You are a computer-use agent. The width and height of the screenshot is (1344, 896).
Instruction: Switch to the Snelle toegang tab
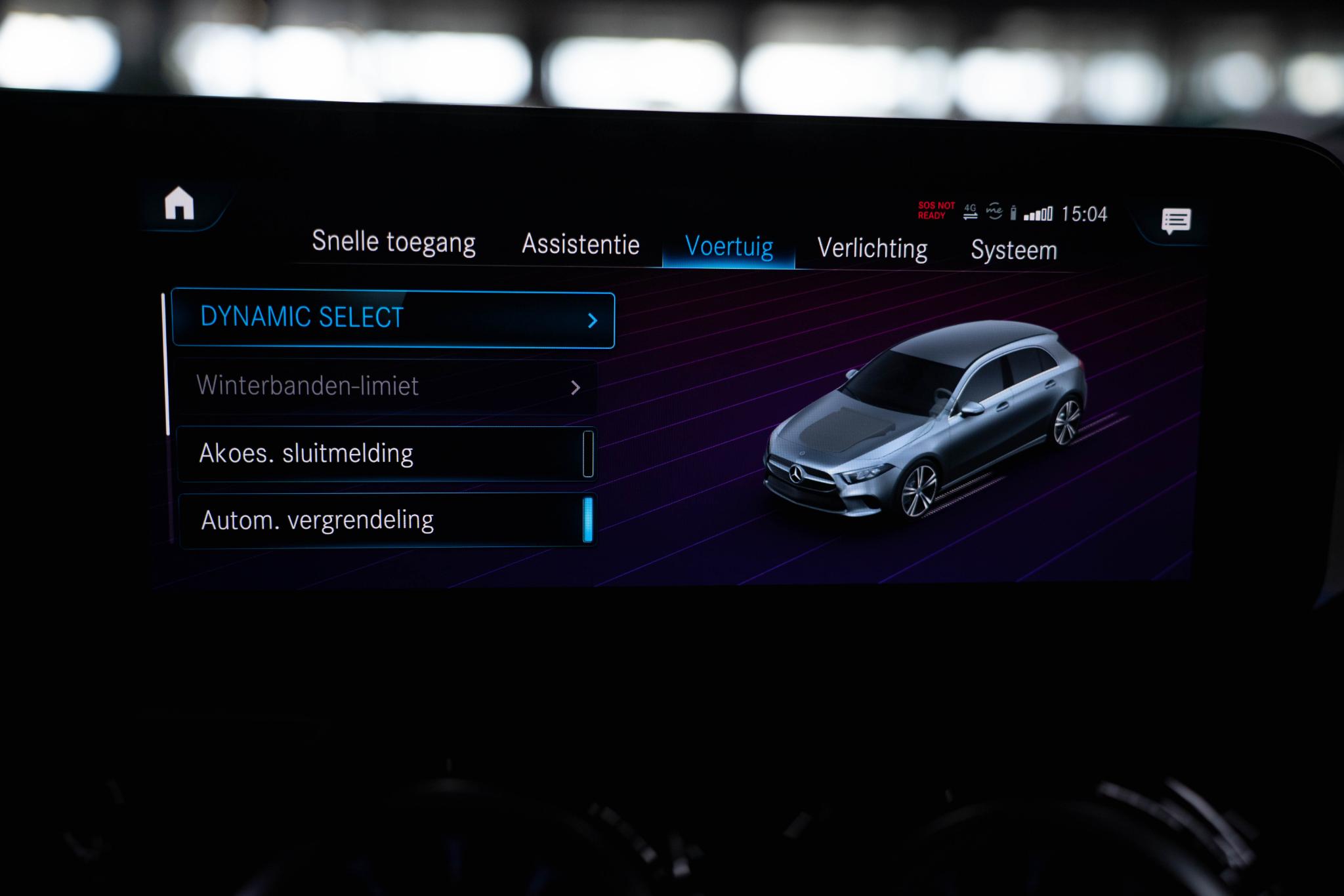[x=394, y=241]
